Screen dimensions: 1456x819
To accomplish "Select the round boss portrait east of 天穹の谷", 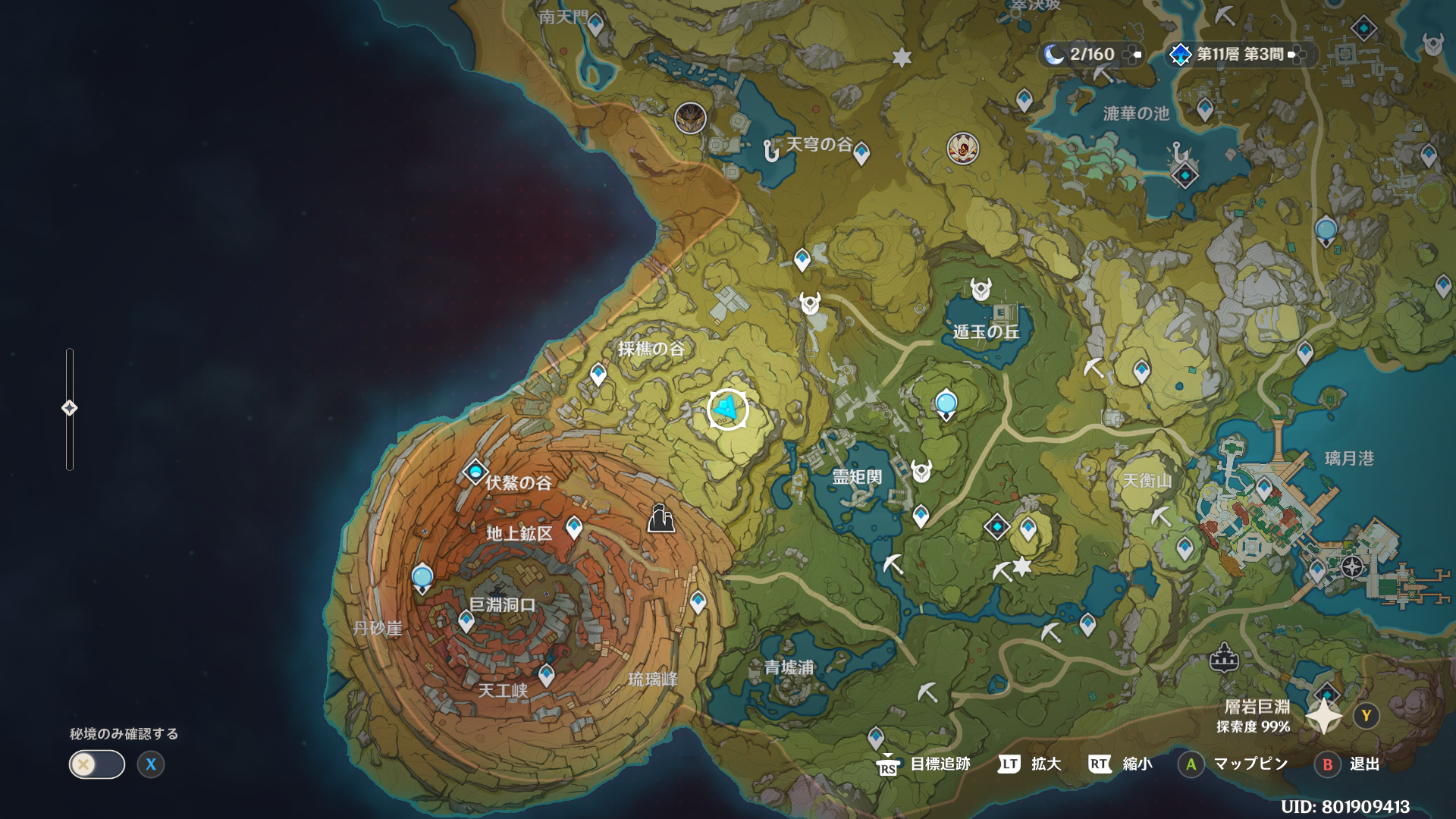I will pos(962,149).
